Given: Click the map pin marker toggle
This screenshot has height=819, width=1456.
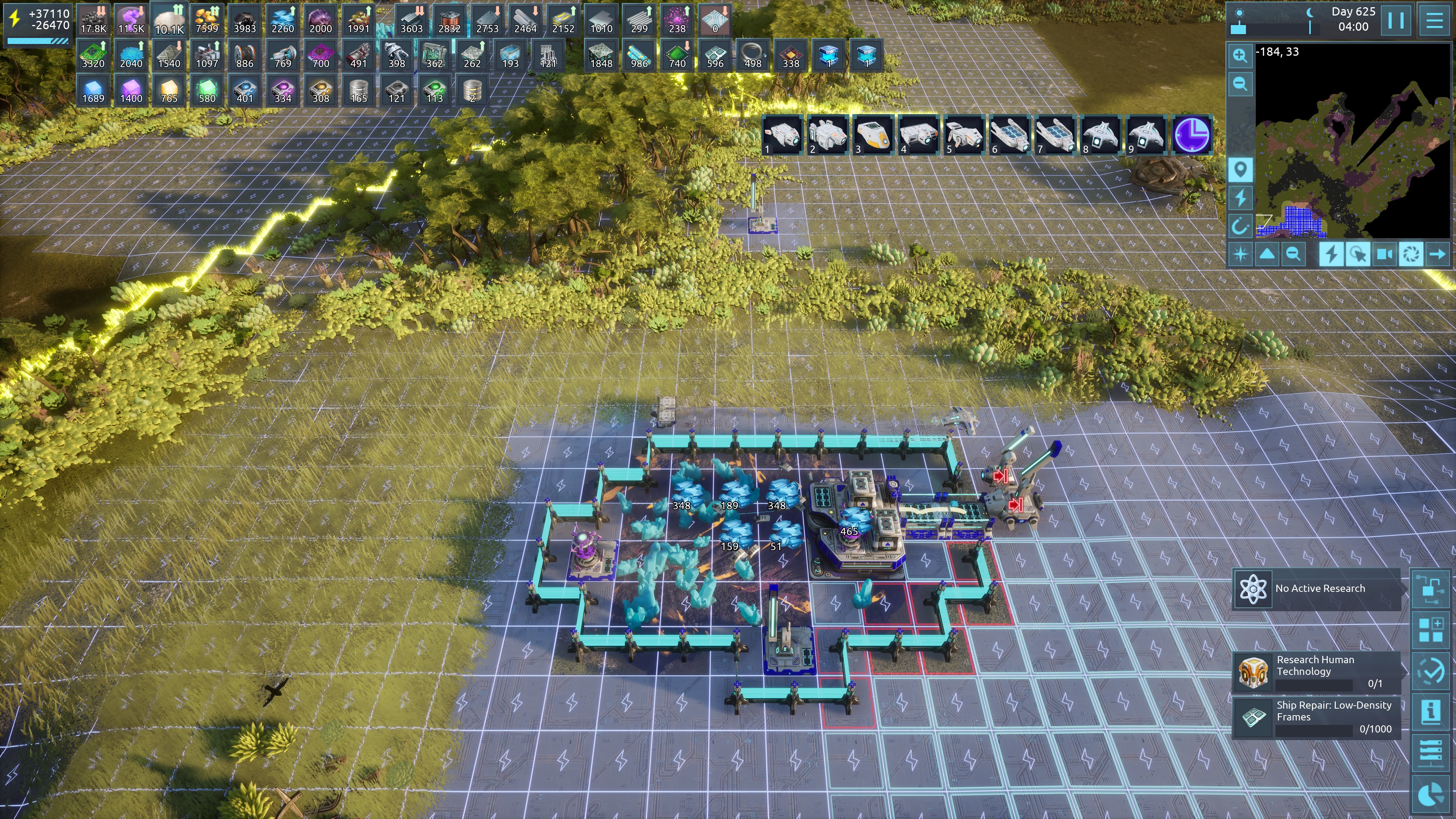Looking at the screenshot, I should point(1240,169).
